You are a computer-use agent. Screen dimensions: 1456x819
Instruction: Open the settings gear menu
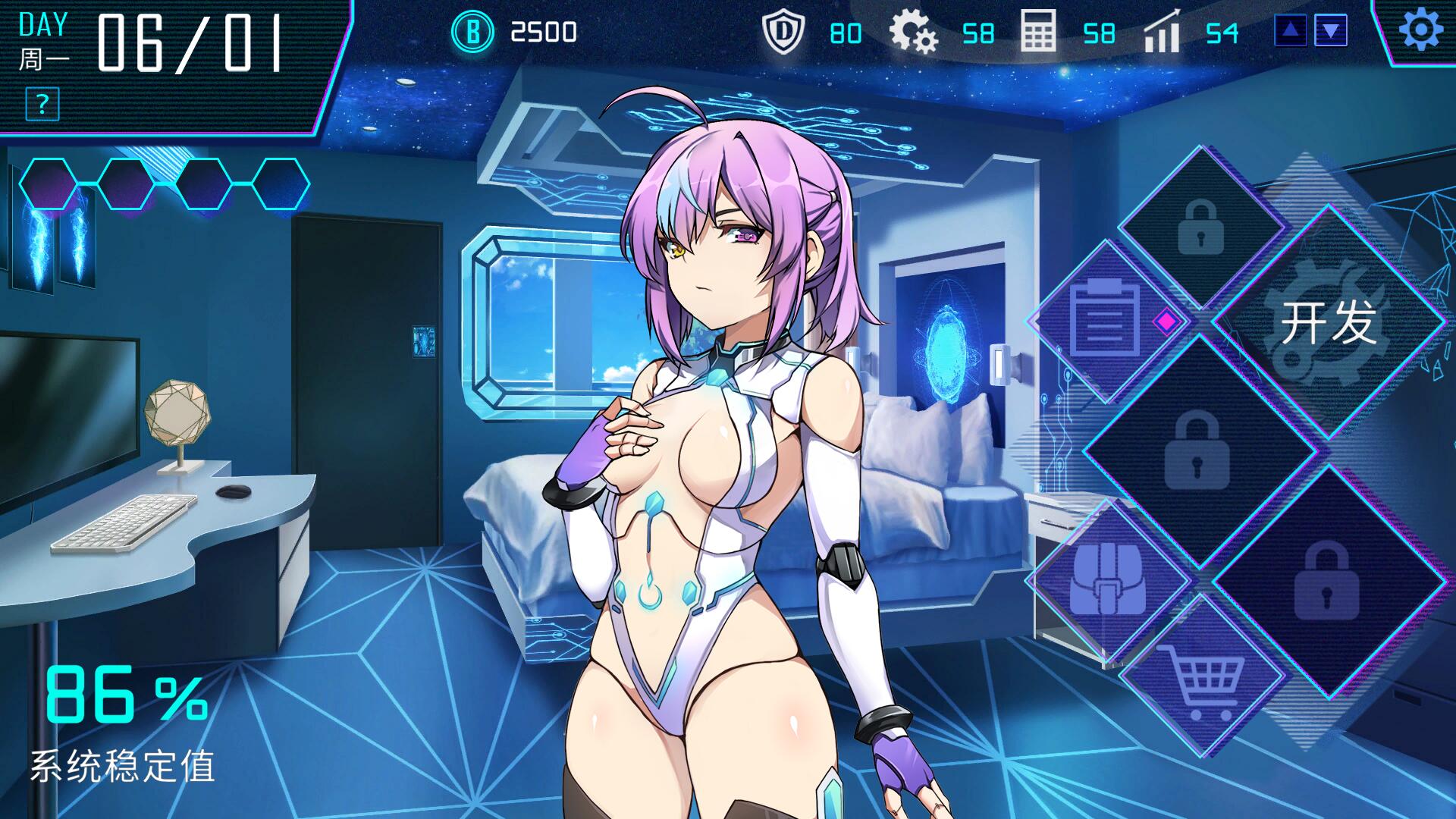click(x=1420, y=32)
